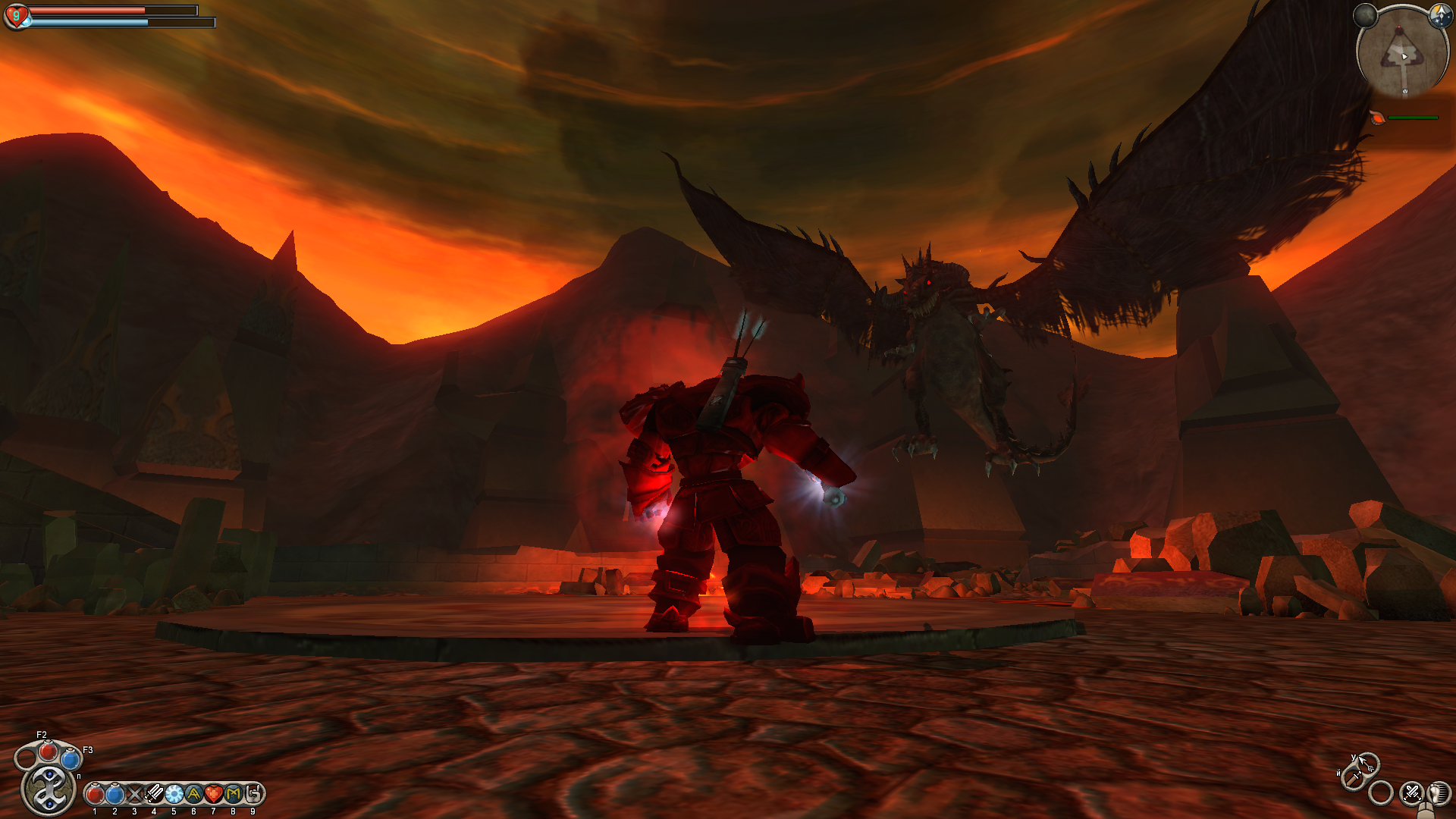The height and width of the screenshot is (819, 1456).
Task: Click the crossed swords attack icon
Action: 1411,793
